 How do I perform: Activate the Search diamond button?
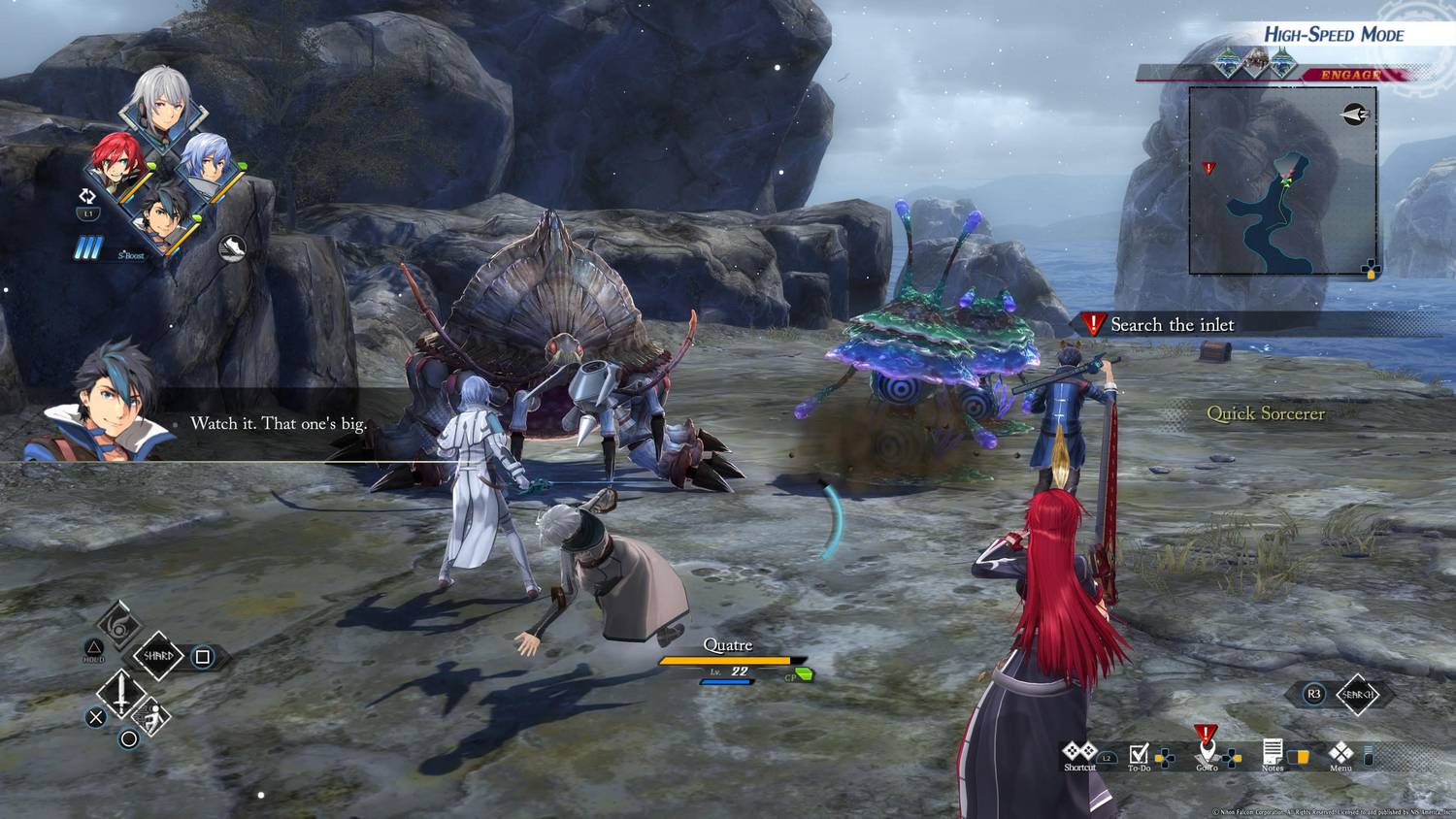1357,694
